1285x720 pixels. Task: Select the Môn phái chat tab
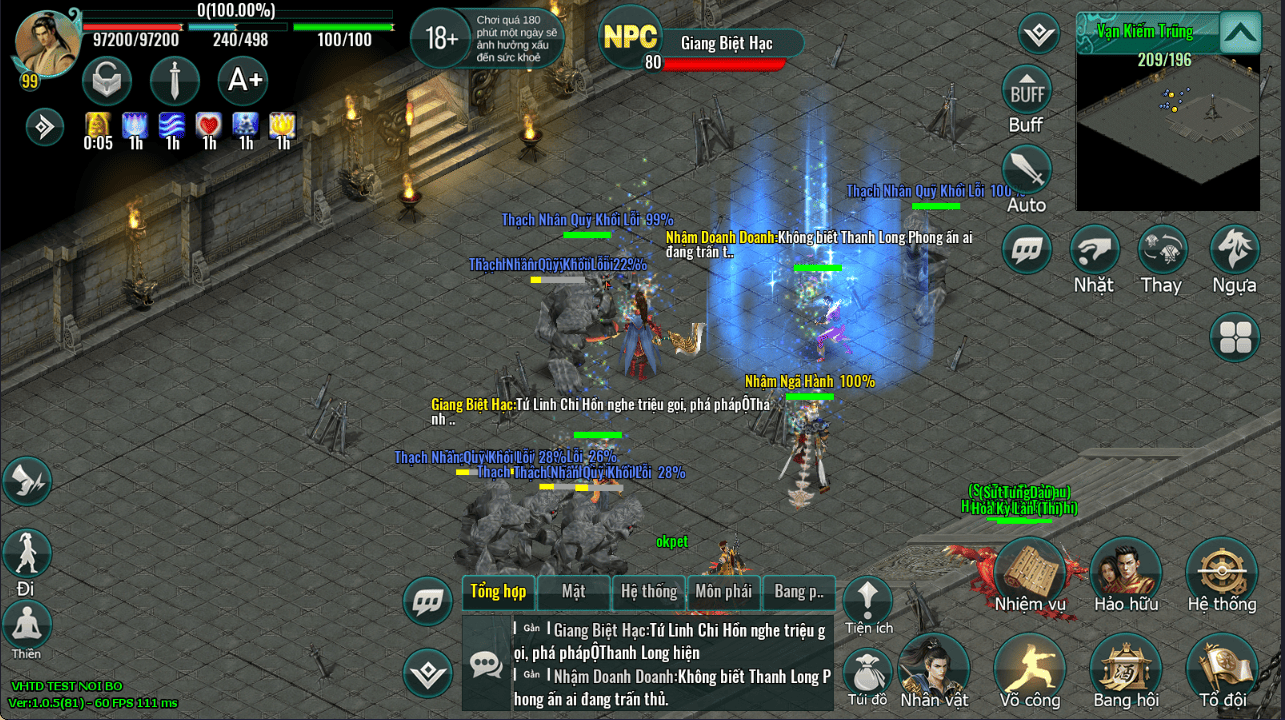[723, 591]
